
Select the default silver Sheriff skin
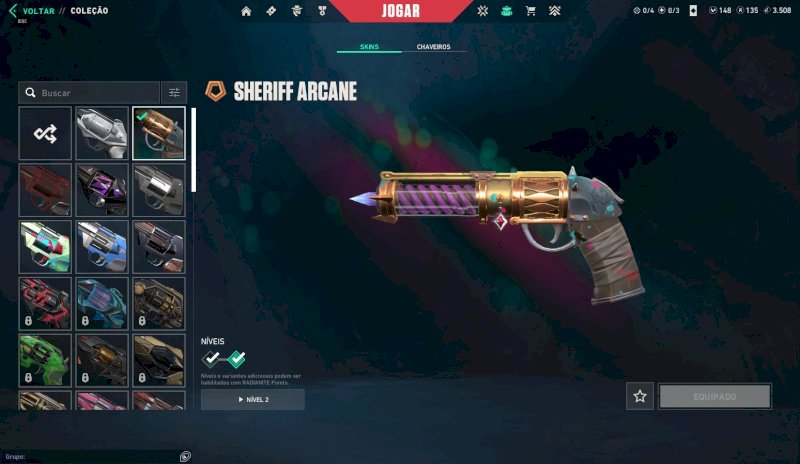point(102,133)
